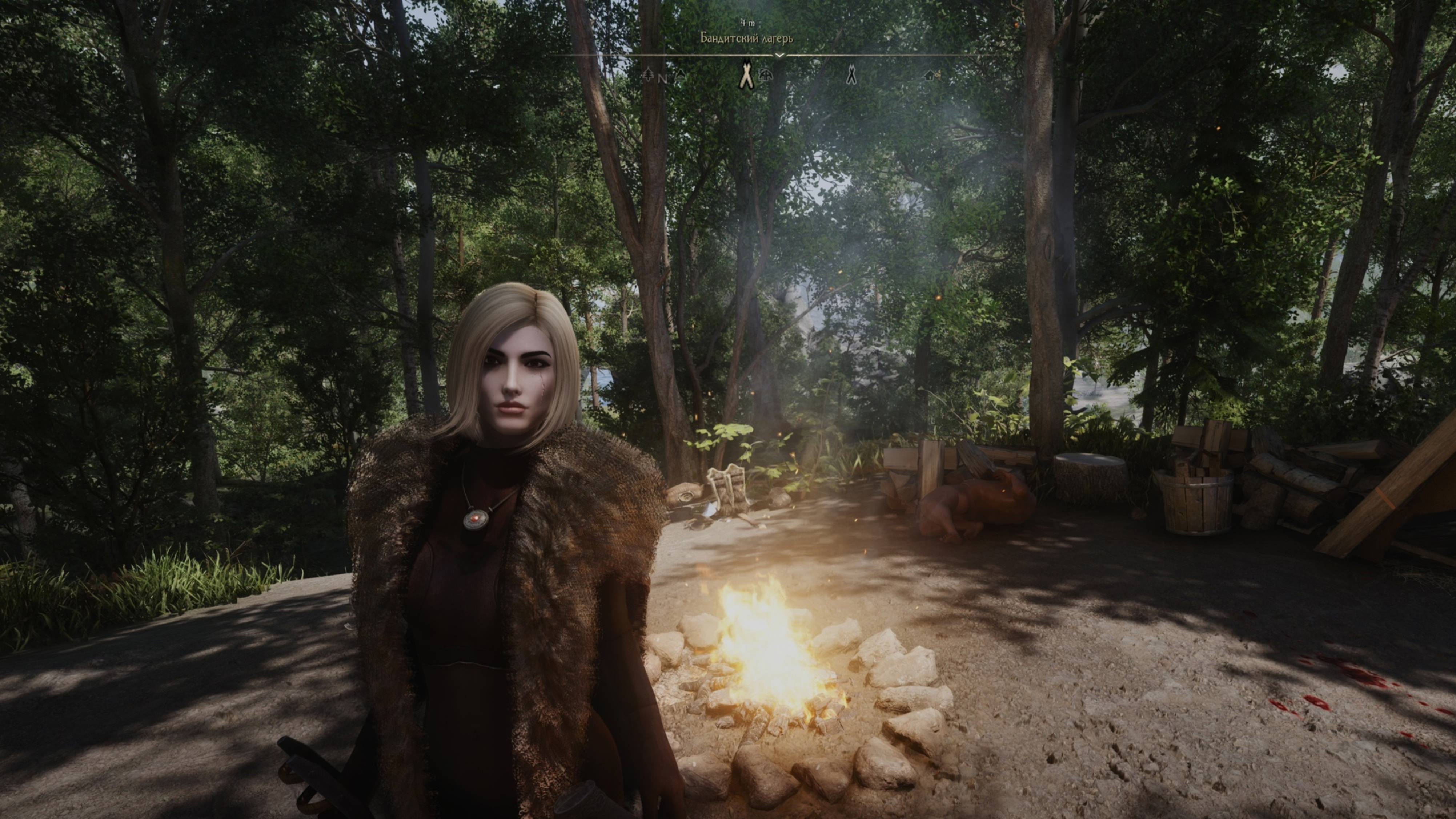The height and width of the screenshot is (819, 1456).
Task: Select the highlighted bandit camp compass marker
Action: (747, 76)
